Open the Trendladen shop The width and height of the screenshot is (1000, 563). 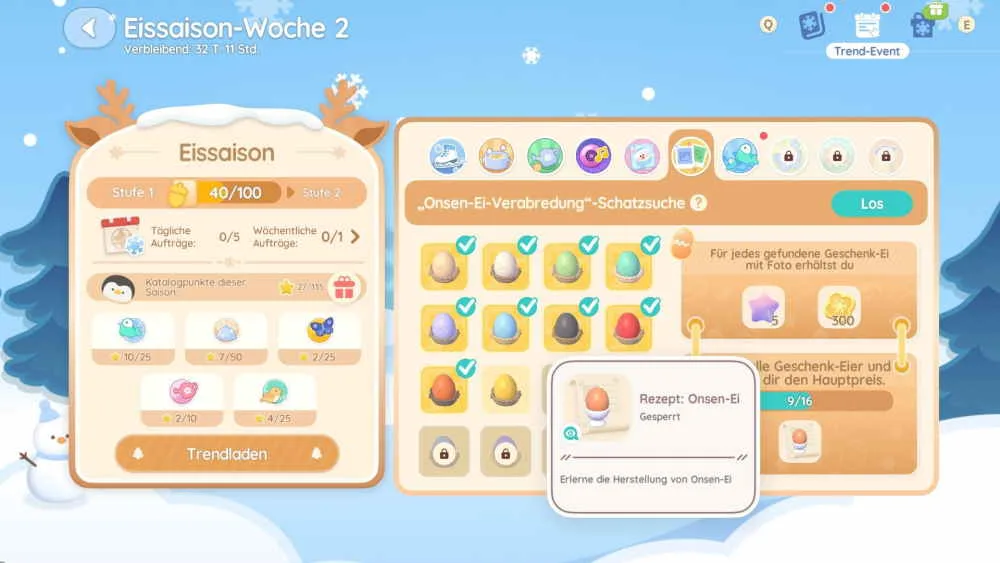[227, 454]
